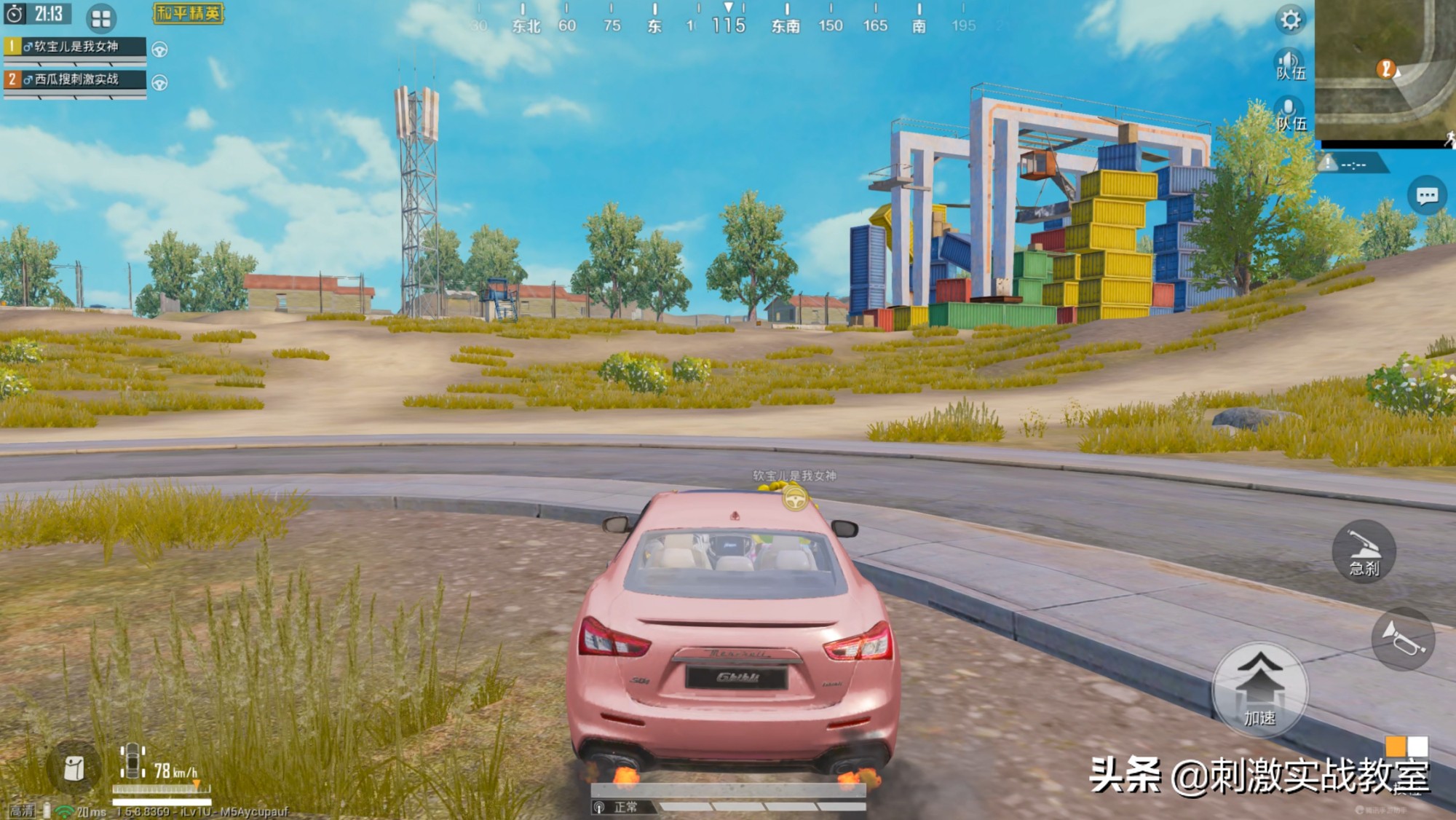Open the settings gear icon
This screenshot has width=1456, height=820.
coord(1290,20)
